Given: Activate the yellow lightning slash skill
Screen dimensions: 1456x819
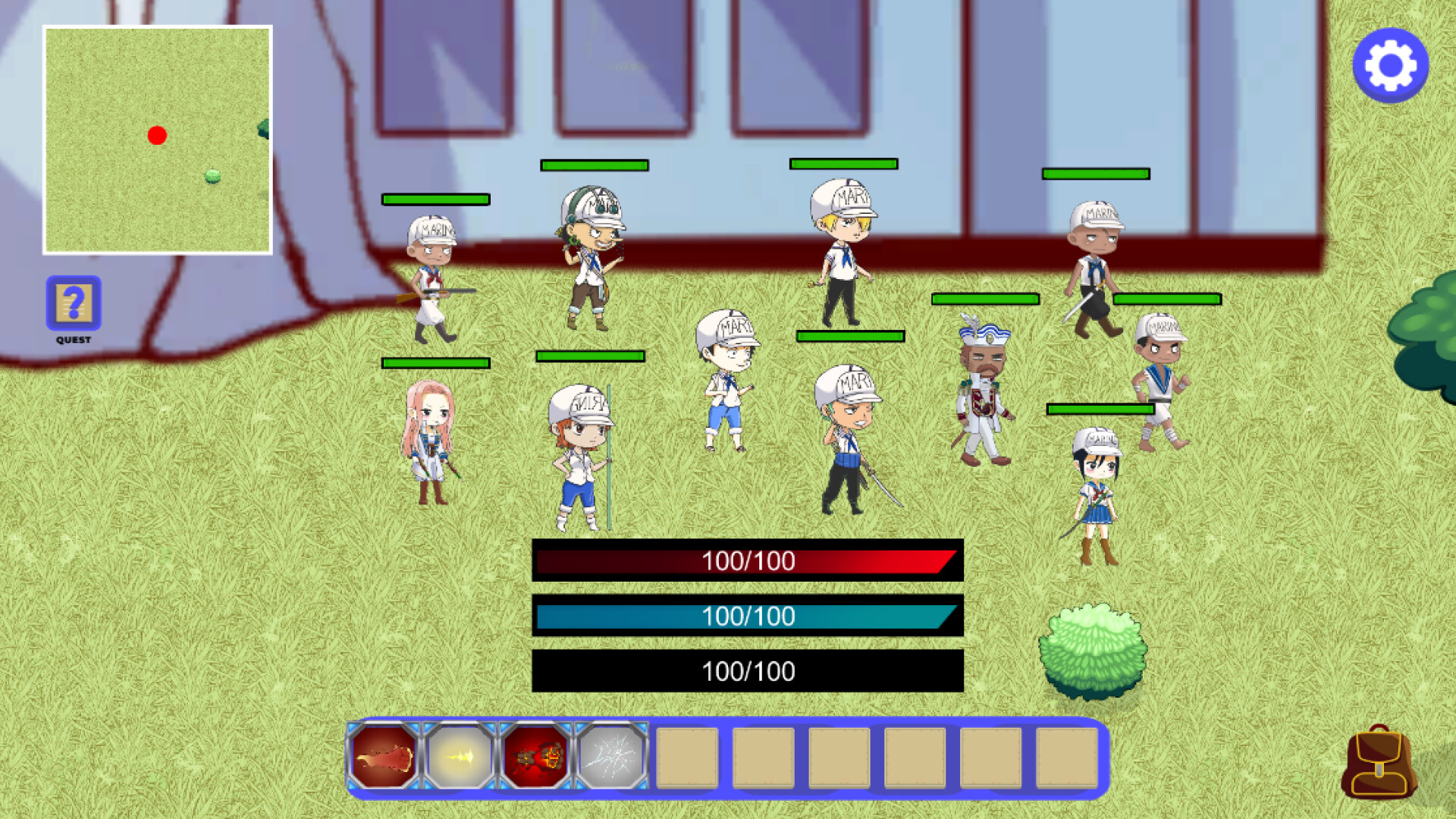Looking at the screenshot, I should [459, 758].
